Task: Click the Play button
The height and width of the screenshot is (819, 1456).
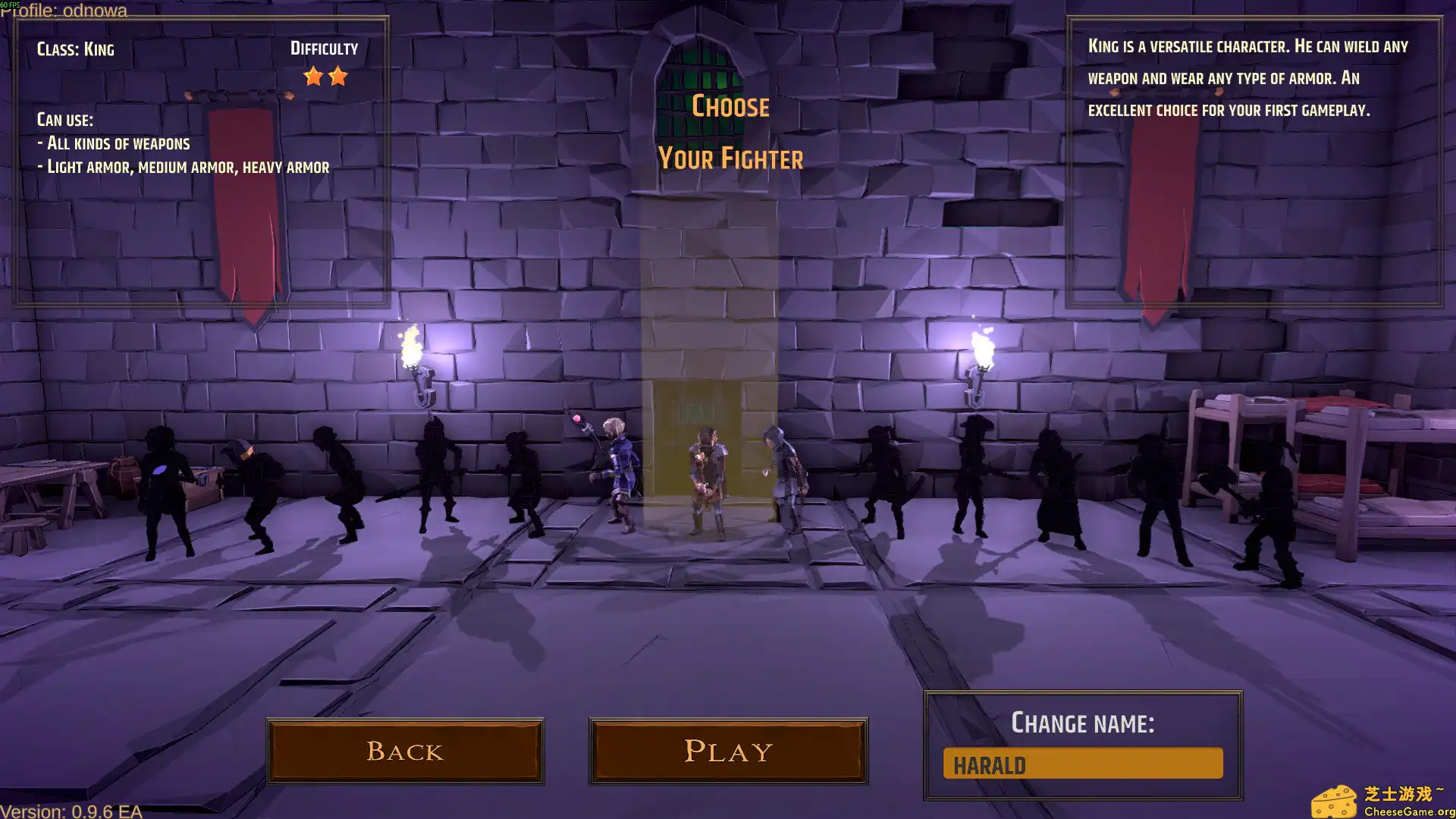Action: pos(728,751)
